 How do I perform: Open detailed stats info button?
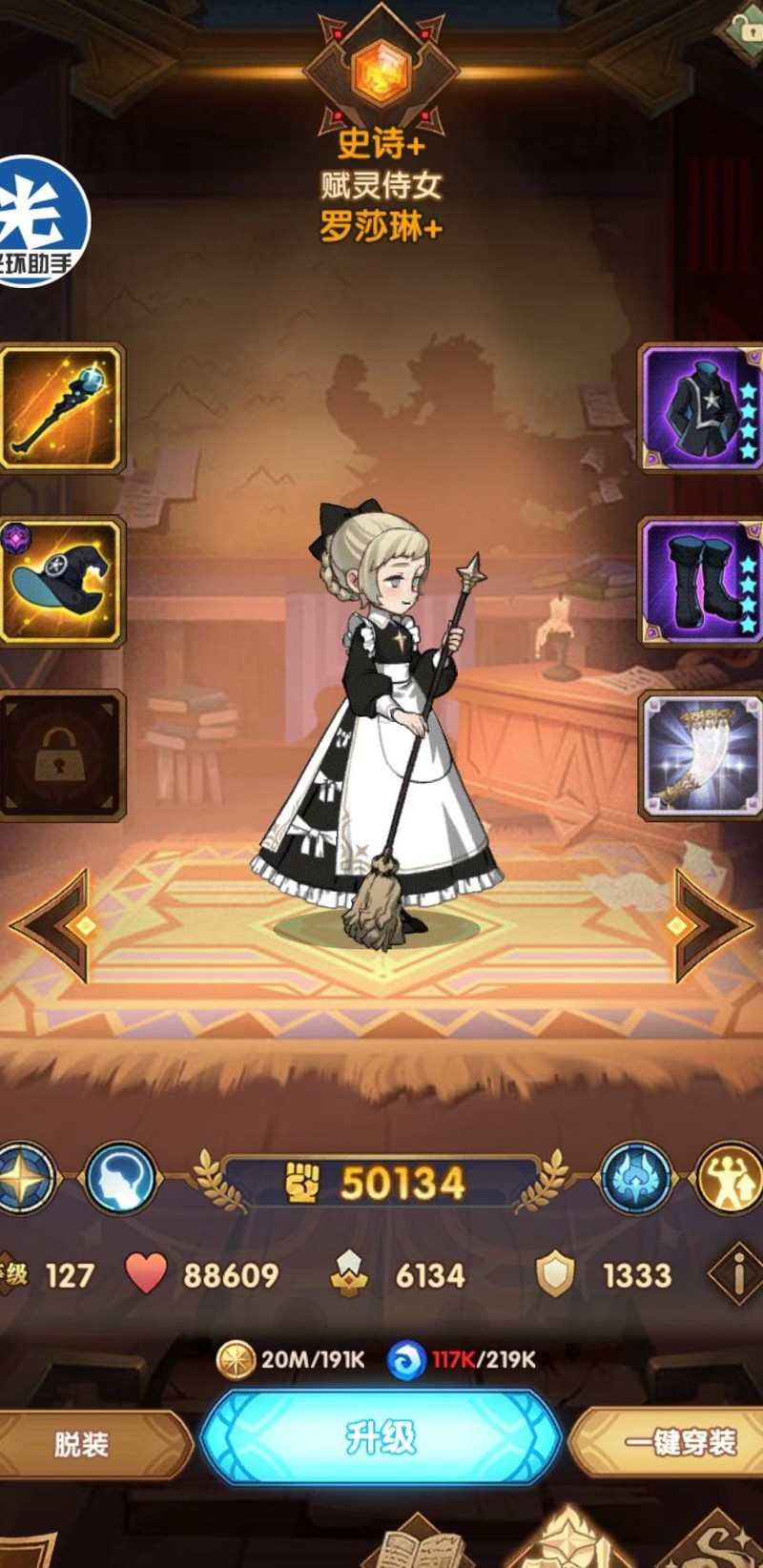click(736, 1274)
